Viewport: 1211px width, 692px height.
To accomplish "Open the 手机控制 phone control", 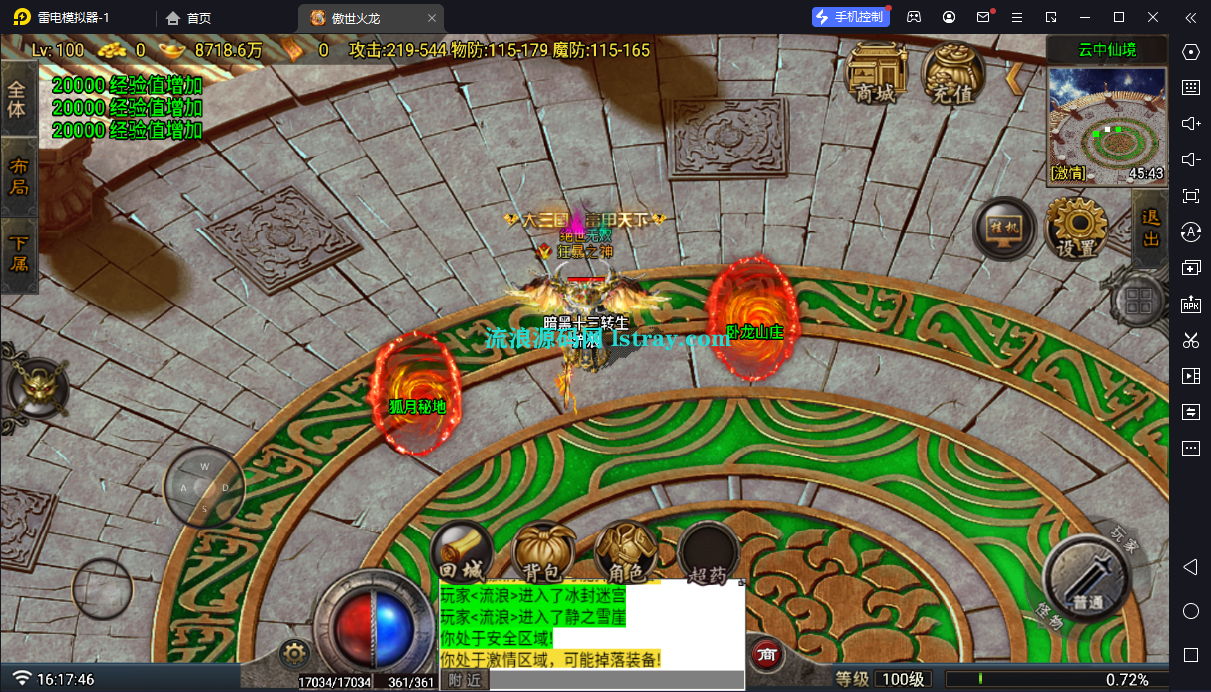I will pyautogui.click(x=848, y=17).
